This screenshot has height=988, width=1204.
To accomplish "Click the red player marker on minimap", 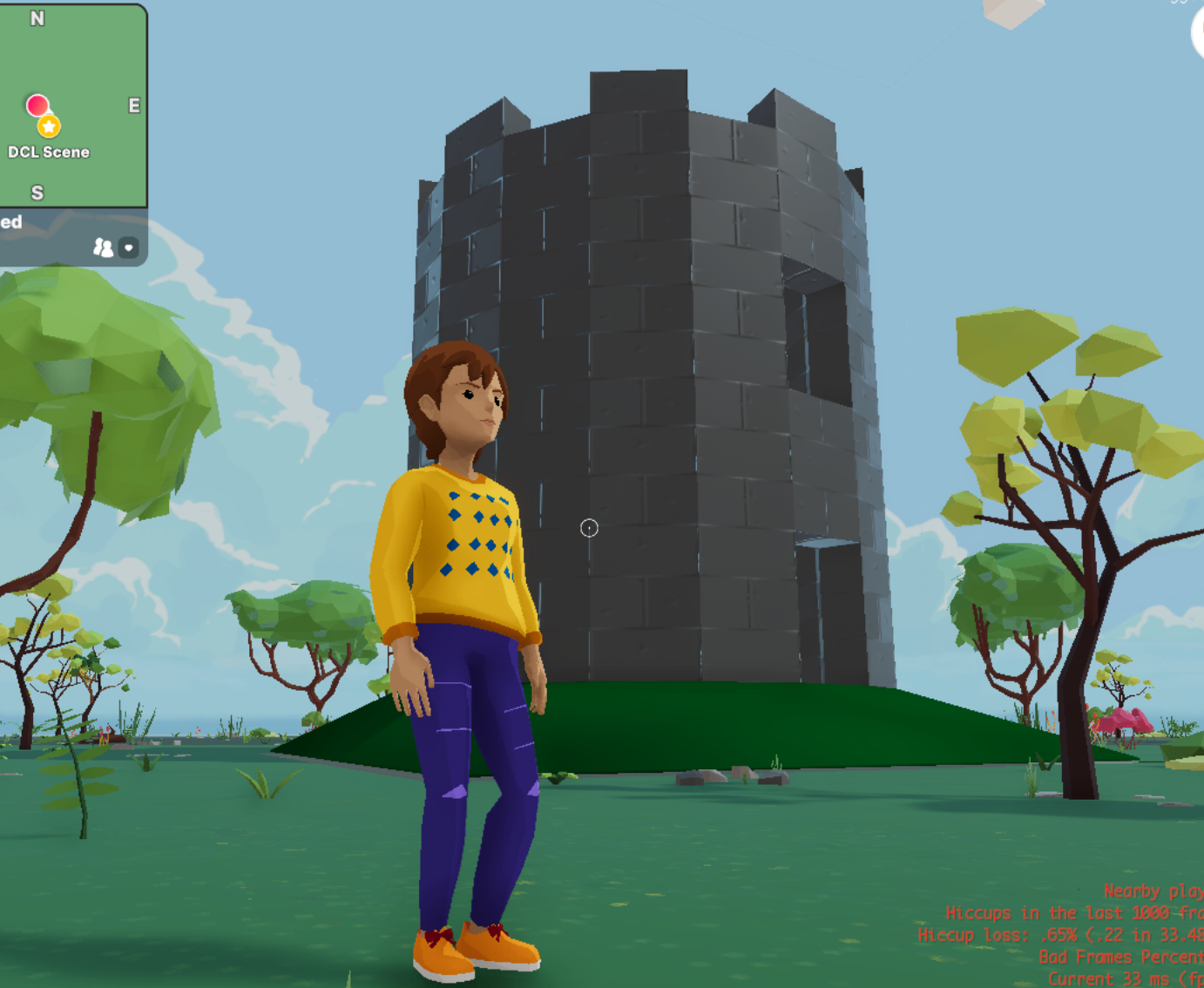I will (37, 105).
